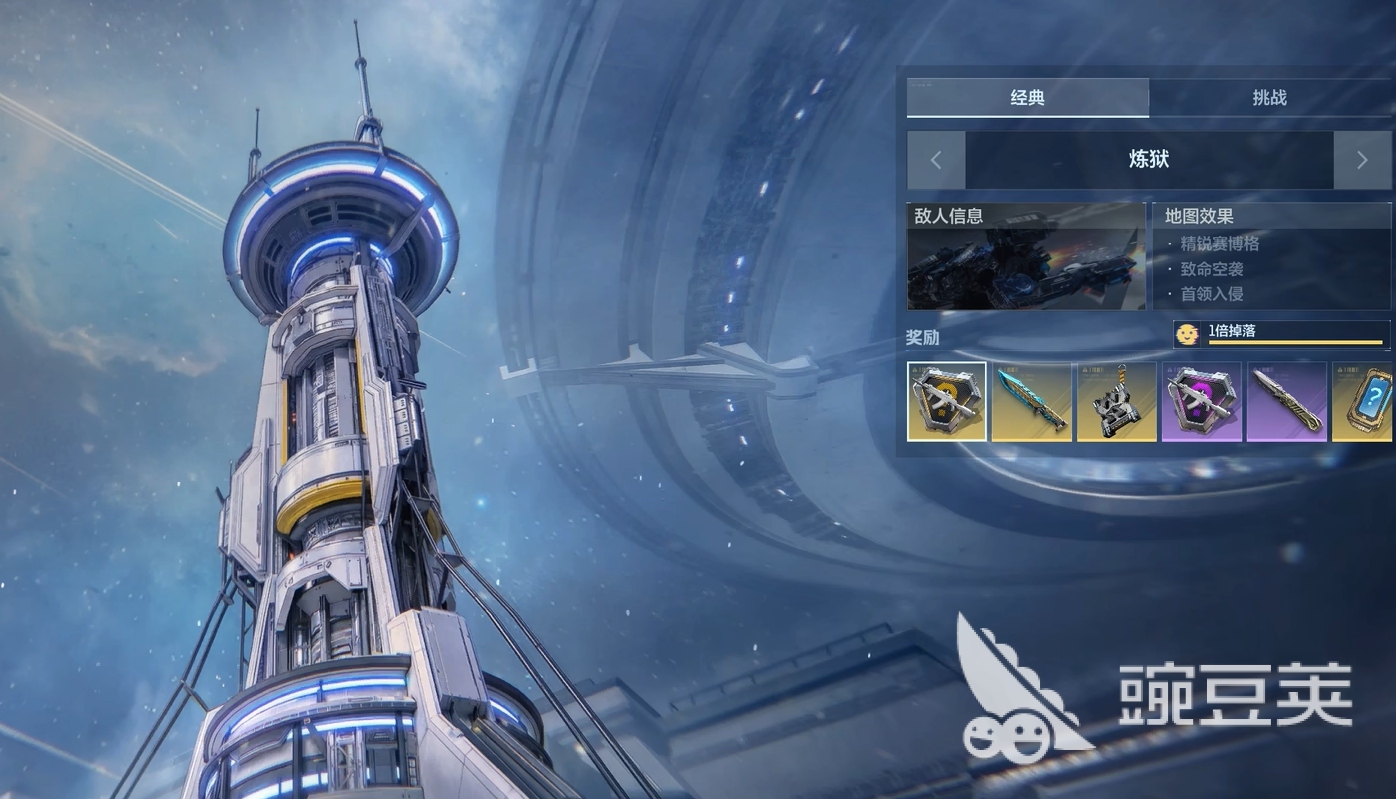Advance to the next difficulty with right arrow

[x=1362, y=160]
